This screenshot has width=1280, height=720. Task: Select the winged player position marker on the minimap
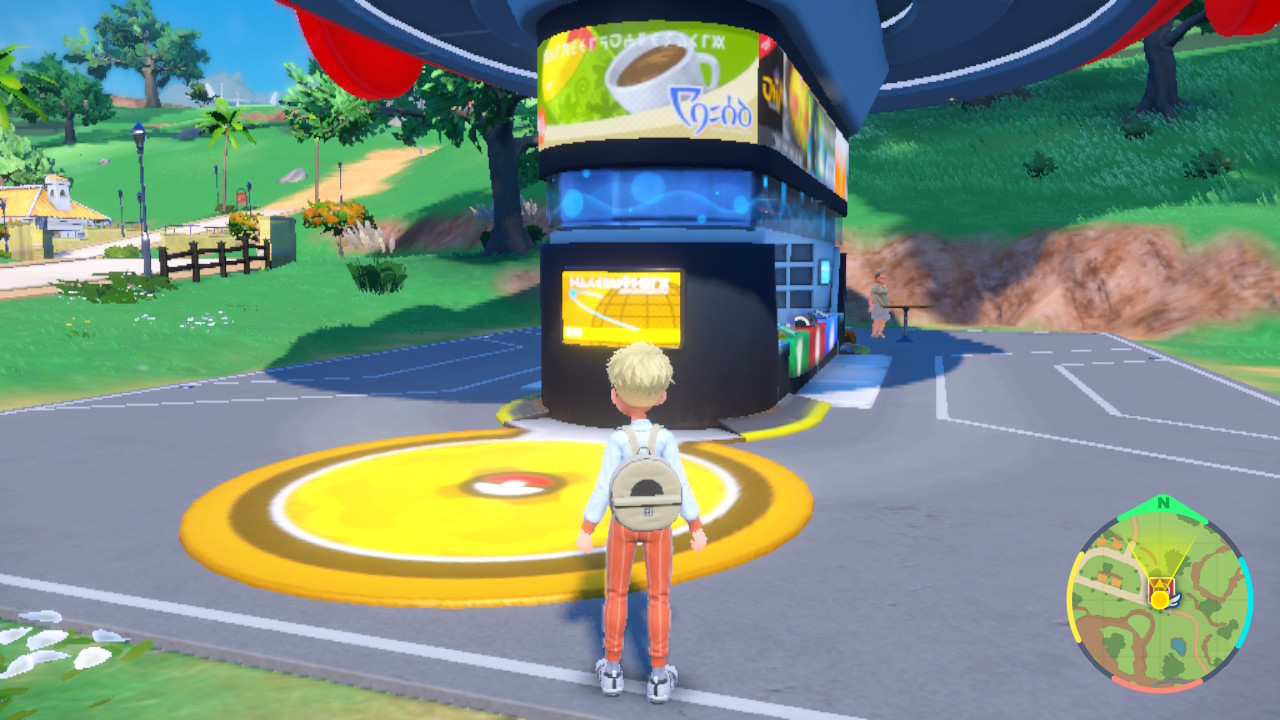pyautogui.click(x=1162, y=598)
